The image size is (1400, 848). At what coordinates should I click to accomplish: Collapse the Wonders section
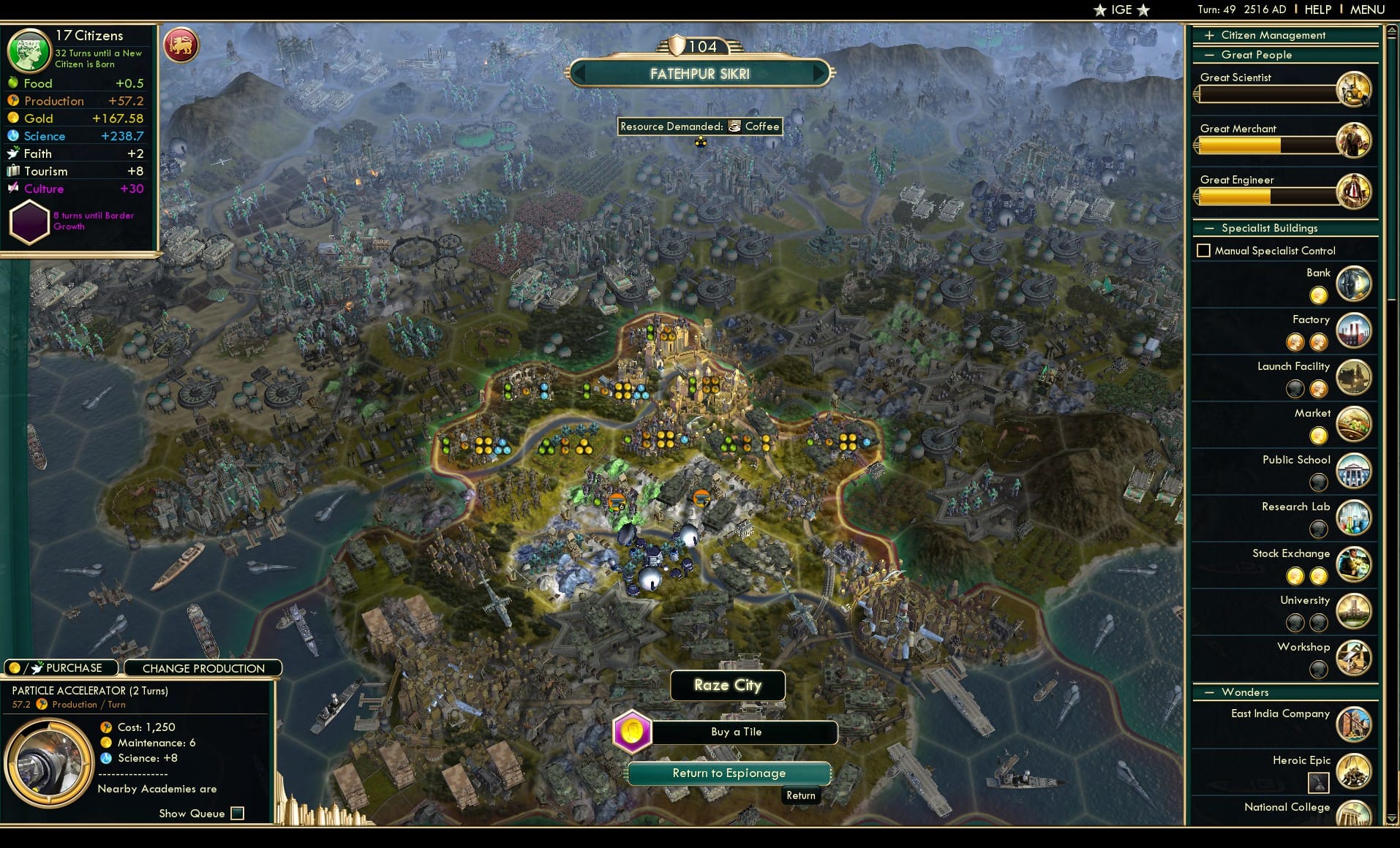(x=1211, y=692)
